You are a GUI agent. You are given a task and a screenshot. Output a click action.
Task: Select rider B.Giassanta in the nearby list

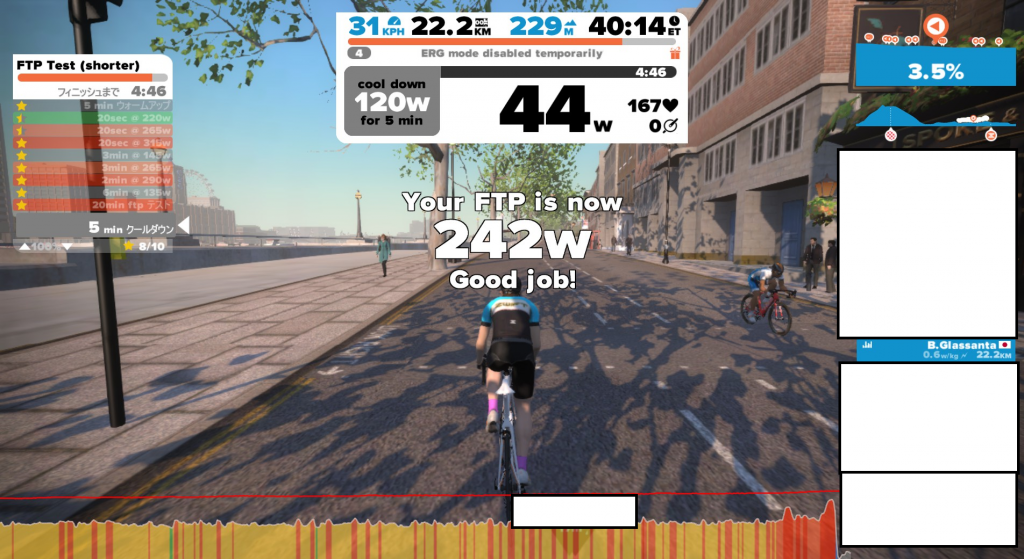[936, 349]
